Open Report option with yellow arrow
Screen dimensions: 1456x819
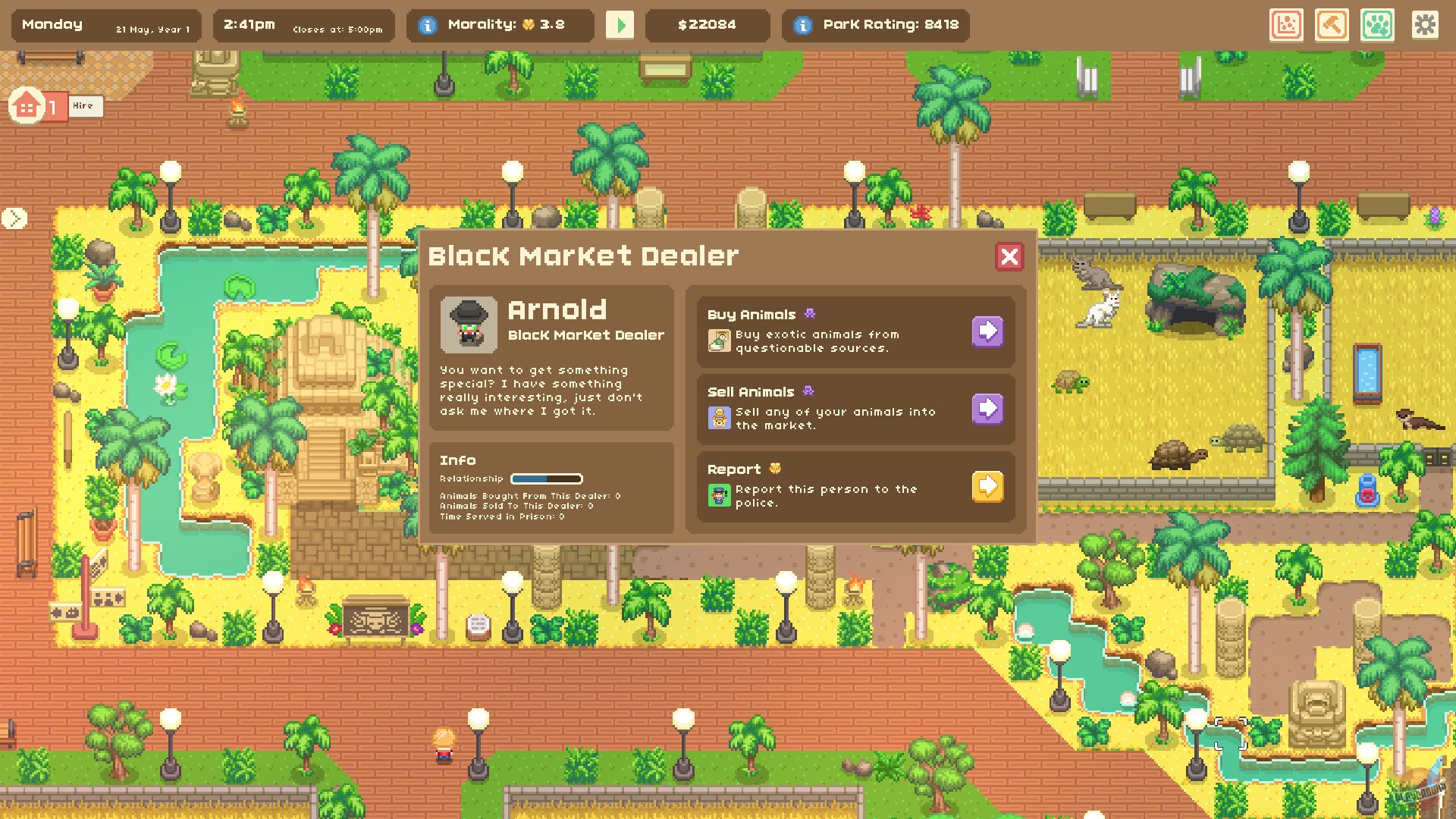[x=987, y=487]
